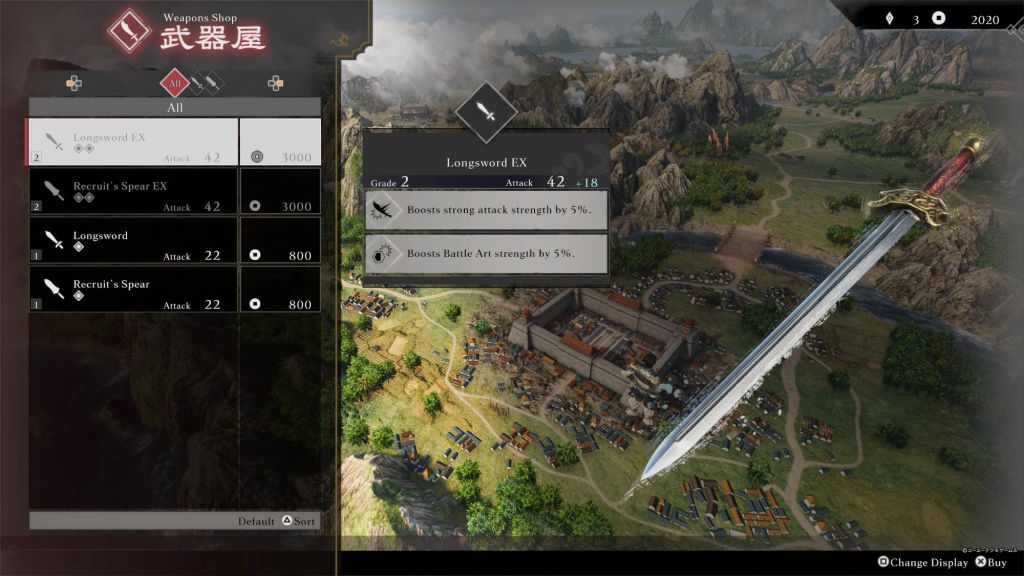Open the spear category tab
Viewport: 1024px width, 576px height.
(214, 82)
